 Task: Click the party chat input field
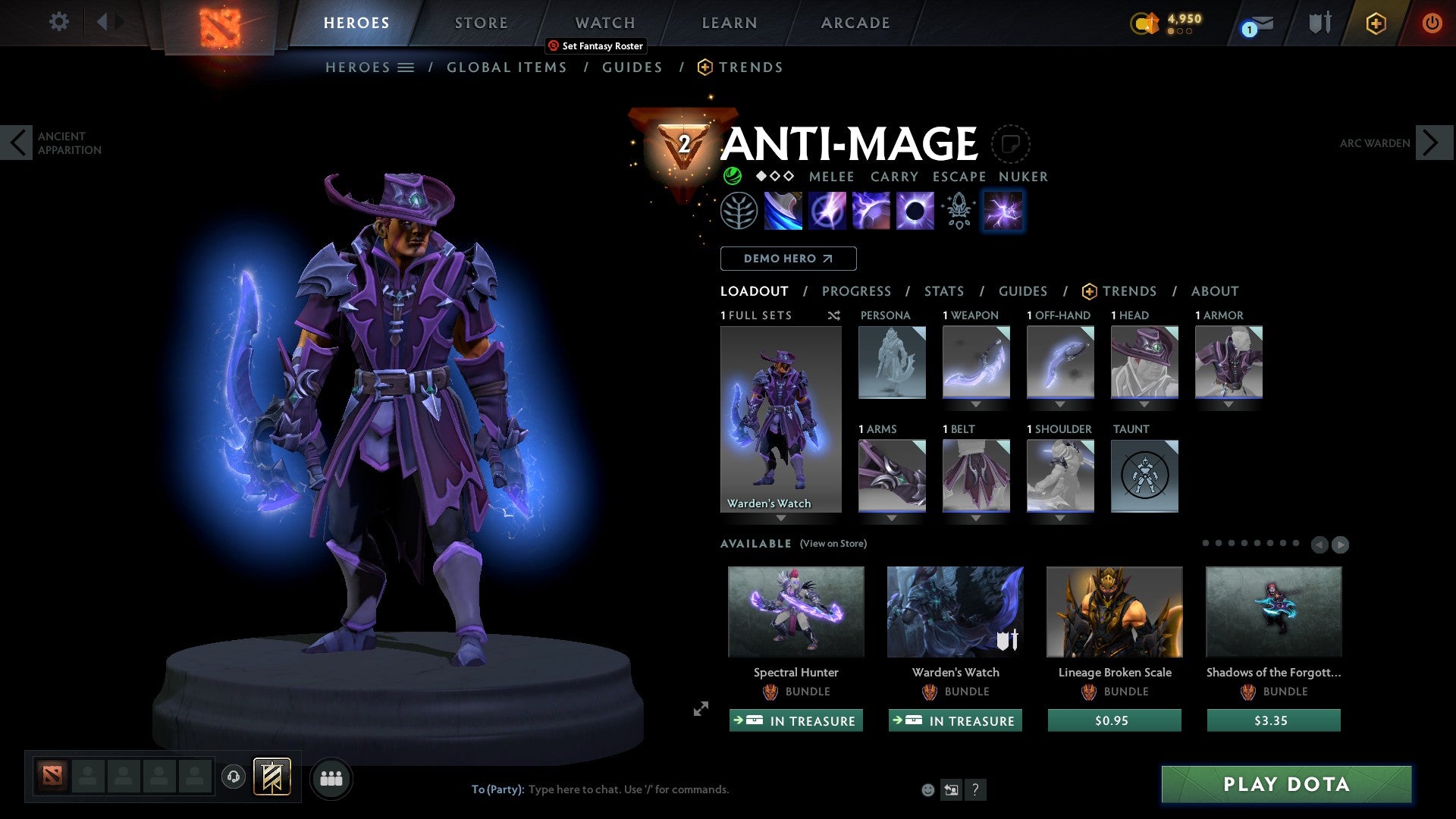pyautogui.click(x=629, y=789)
